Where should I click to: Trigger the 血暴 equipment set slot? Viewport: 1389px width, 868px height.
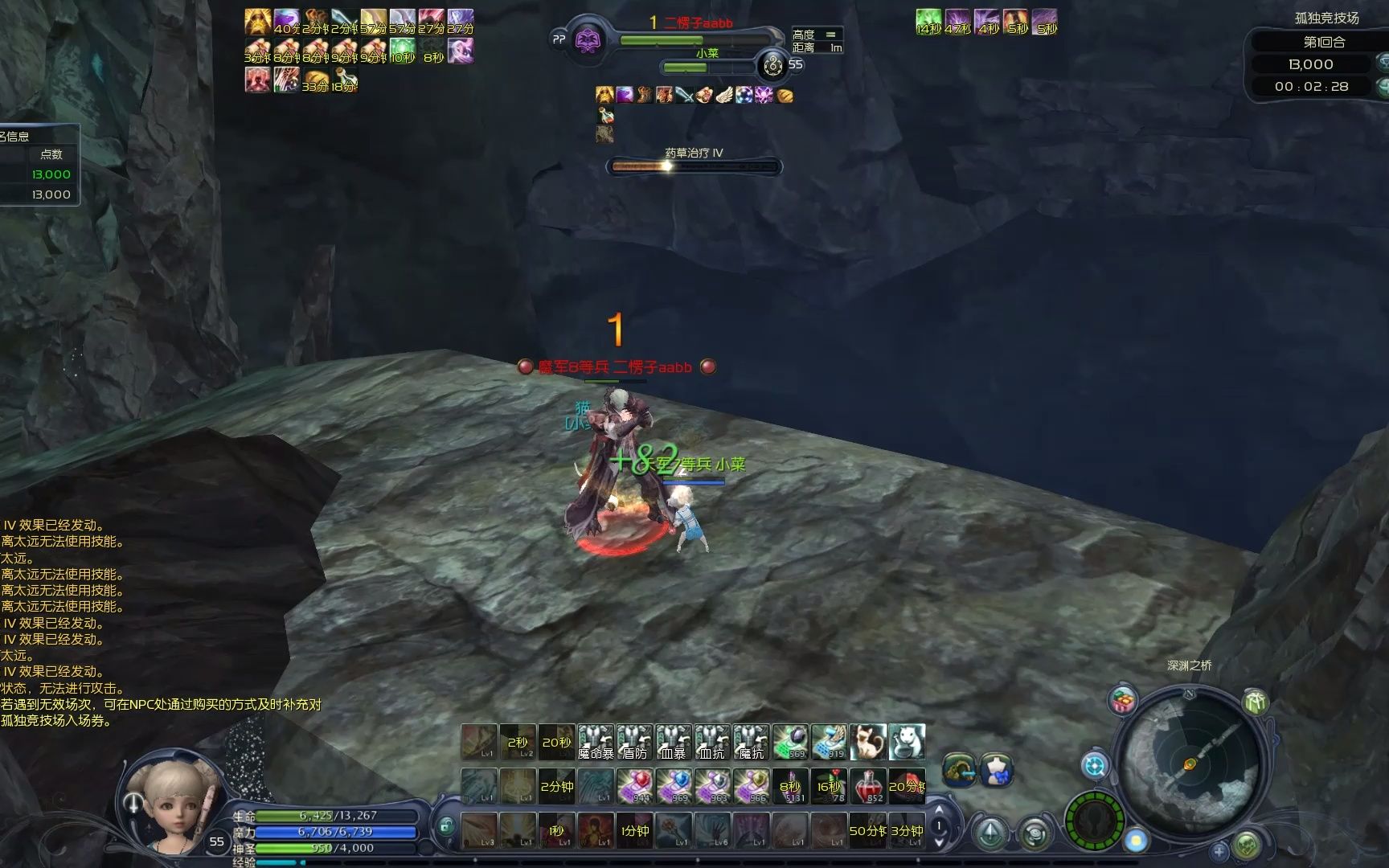point(674,742)
